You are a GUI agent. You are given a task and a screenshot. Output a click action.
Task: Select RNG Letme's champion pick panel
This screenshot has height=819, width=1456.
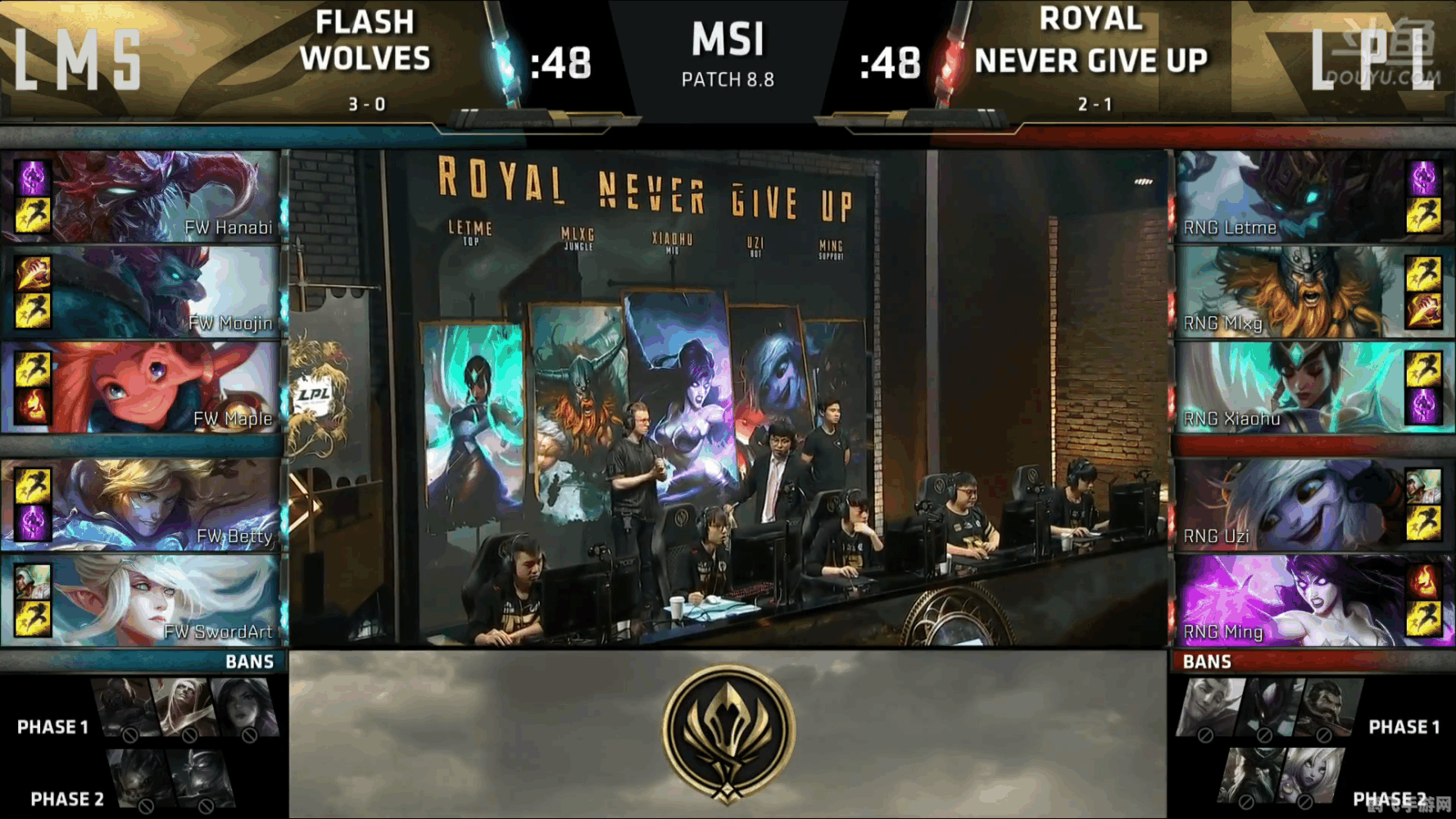(x=1290, y=197)
